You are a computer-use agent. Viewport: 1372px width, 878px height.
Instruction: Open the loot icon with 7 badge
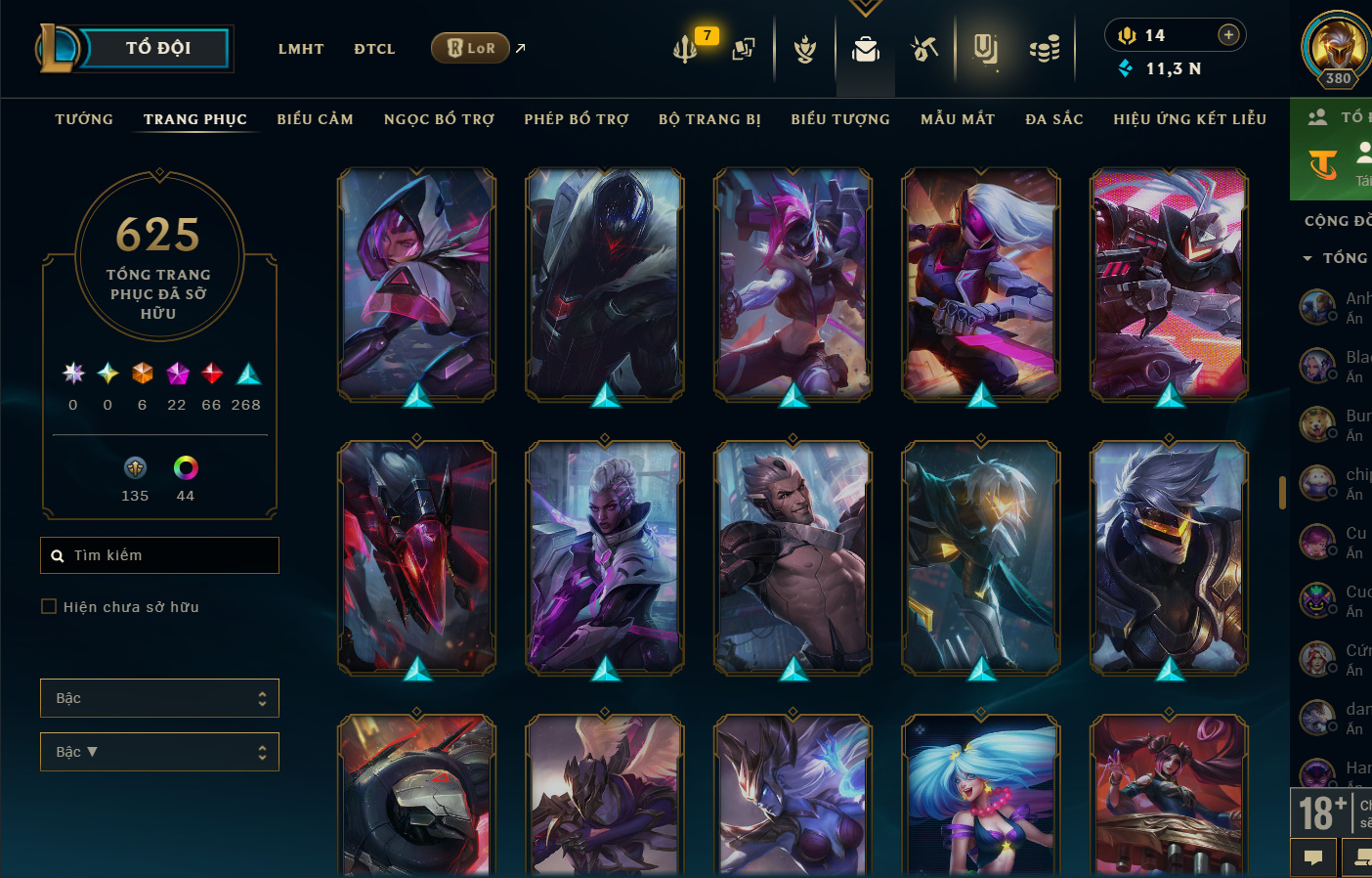[x=686, y=48]
